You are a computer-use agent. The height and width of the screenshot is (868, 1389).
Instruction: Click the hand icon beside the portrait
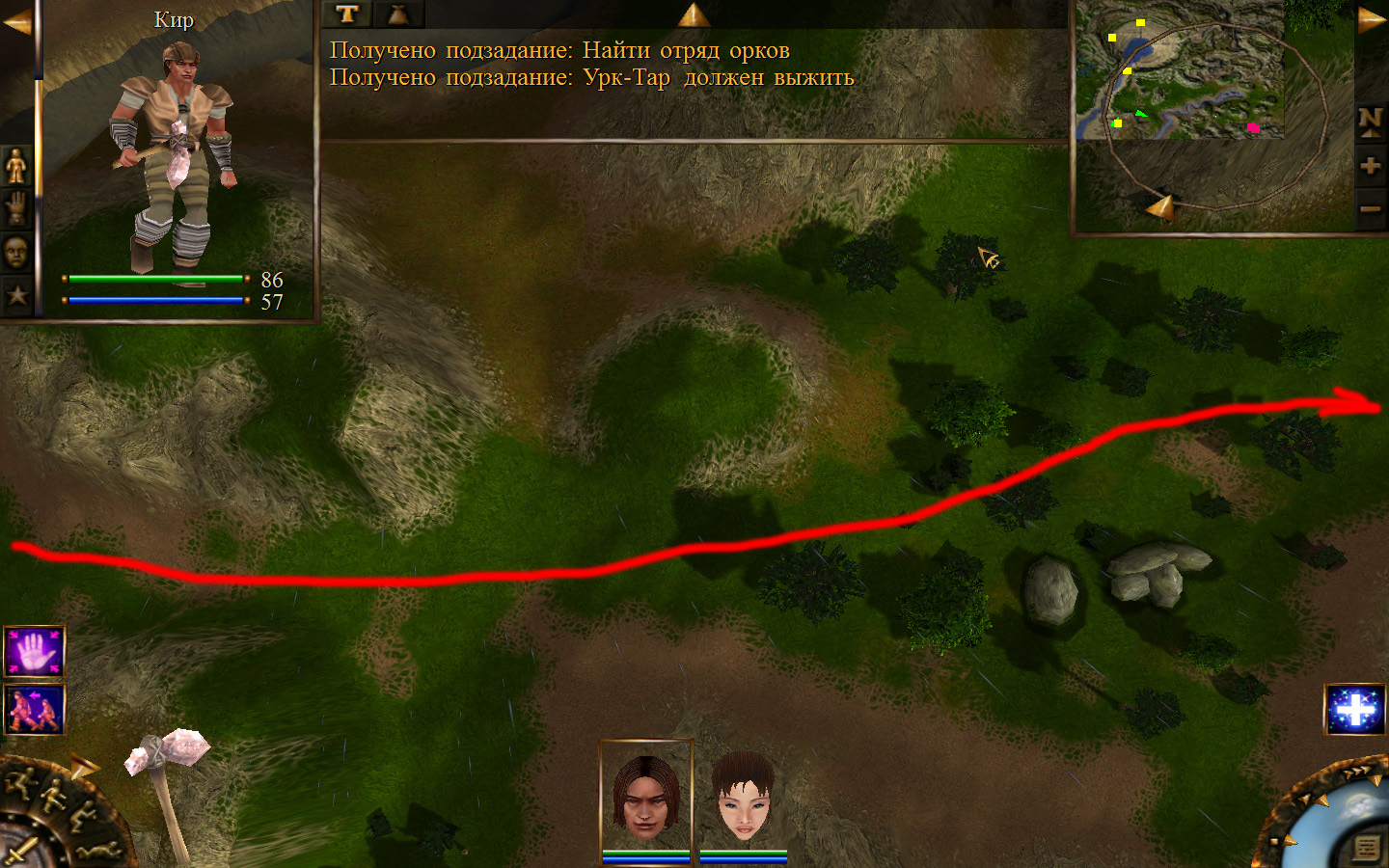(x=16, y=208)
